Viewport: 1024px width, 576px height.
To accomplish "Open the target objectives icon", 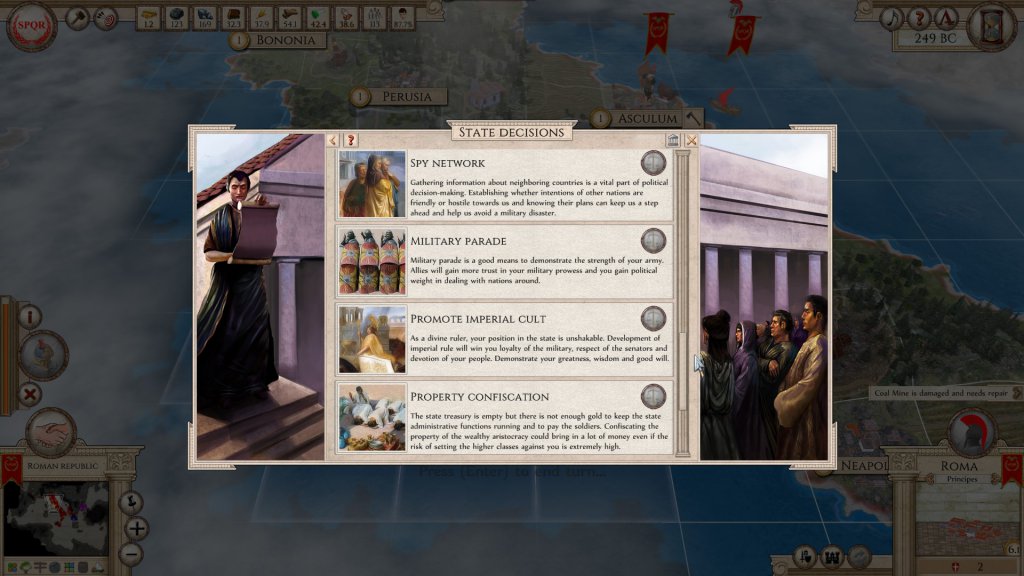I will pos(105,17).
